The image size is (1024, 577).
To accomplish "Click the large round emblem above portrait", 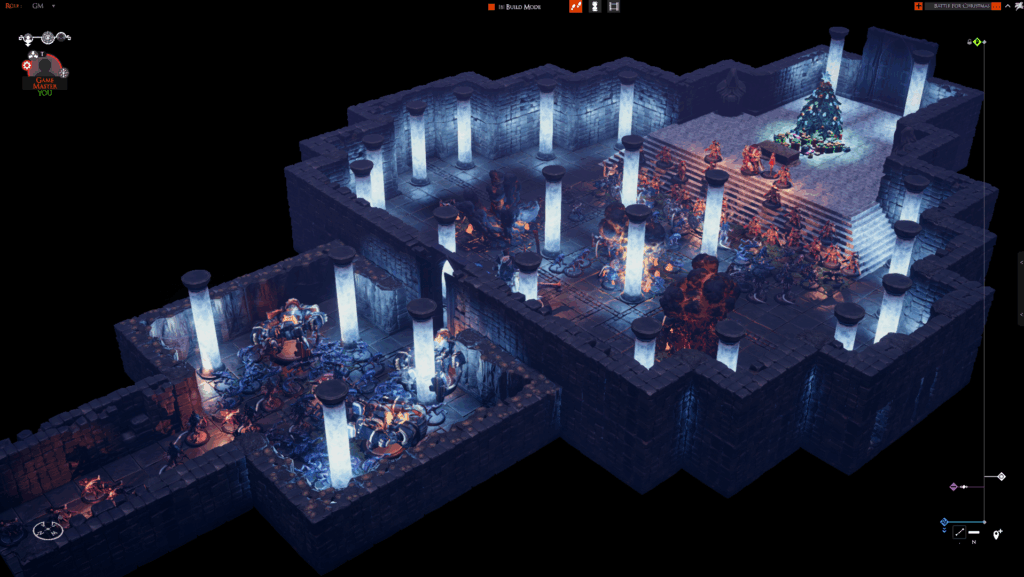I will coord(47,38).
